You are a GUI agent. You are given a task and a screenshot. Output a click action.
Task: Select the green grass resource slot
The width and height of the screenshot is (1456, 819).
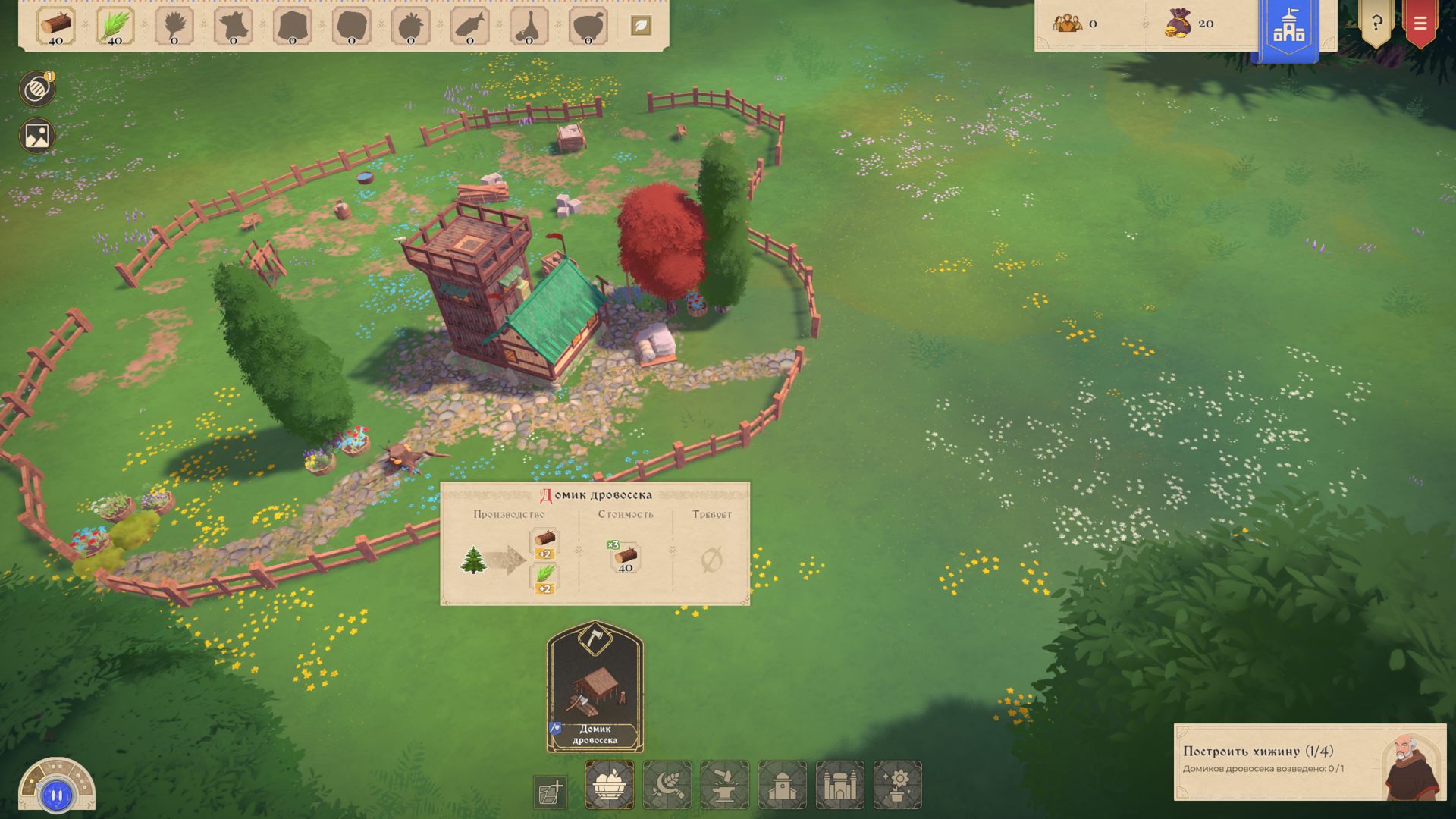[x=115, y=27]
